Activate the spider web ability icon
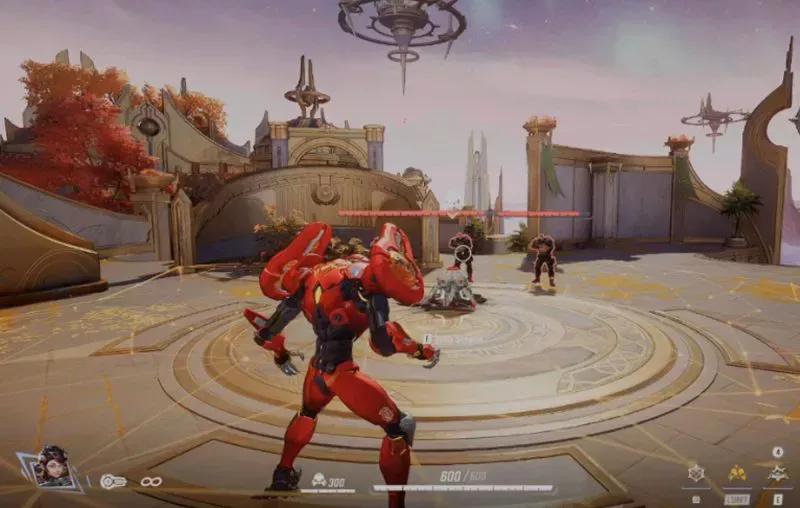The image size is (800, 508). tap(696, 473)
